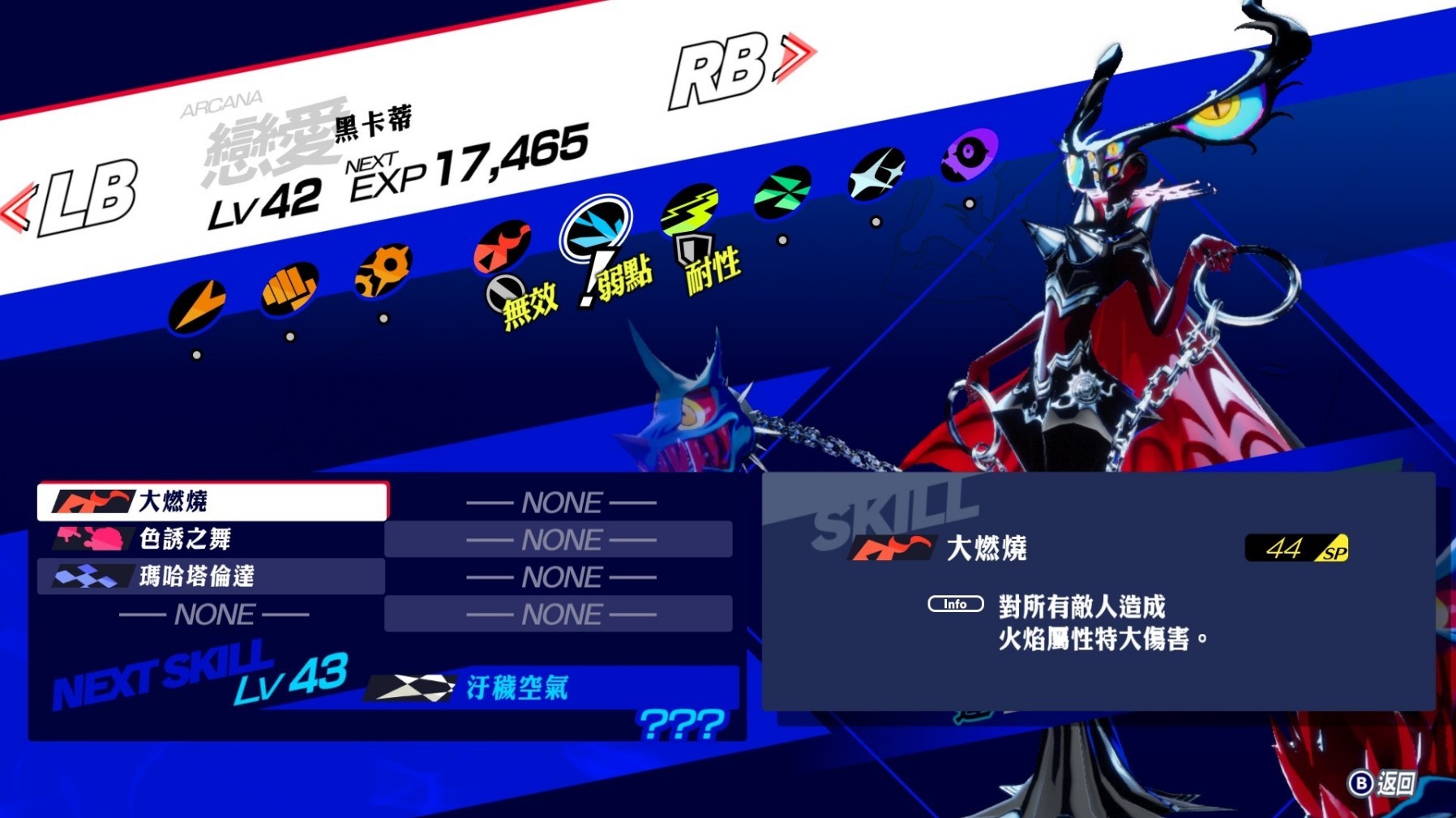The image size is (1456, 818).
Task: Click the light-blue Light affinity icon
Action: pyautogui.click(x=878, y=173)
